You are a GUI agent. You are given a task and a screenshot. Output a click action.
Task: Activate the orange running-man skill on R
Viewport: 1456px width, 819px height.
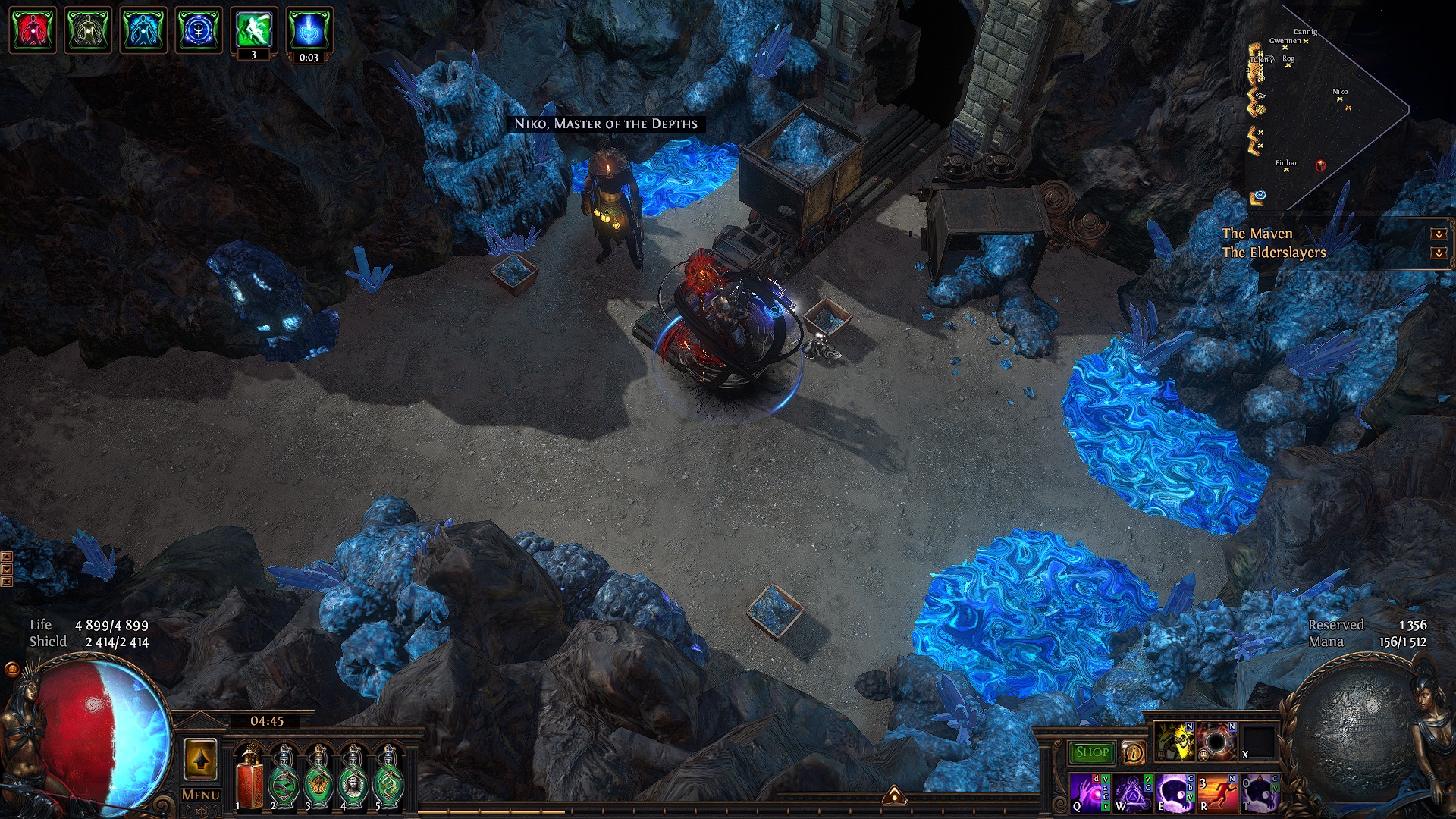[x=1216, y=792]
